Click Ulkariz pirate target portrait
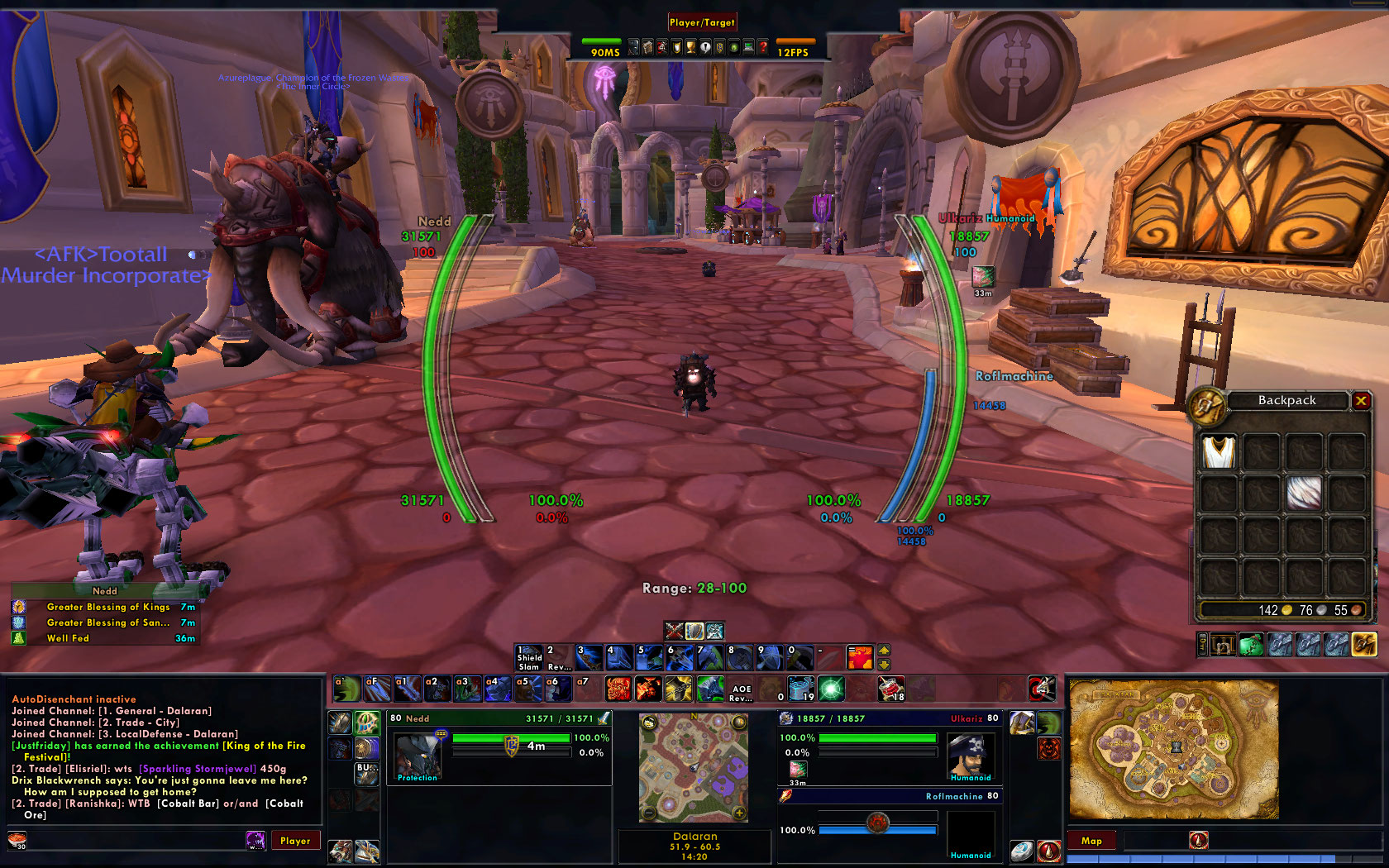This screenshot has width=1389, height=868. [970, 755]
